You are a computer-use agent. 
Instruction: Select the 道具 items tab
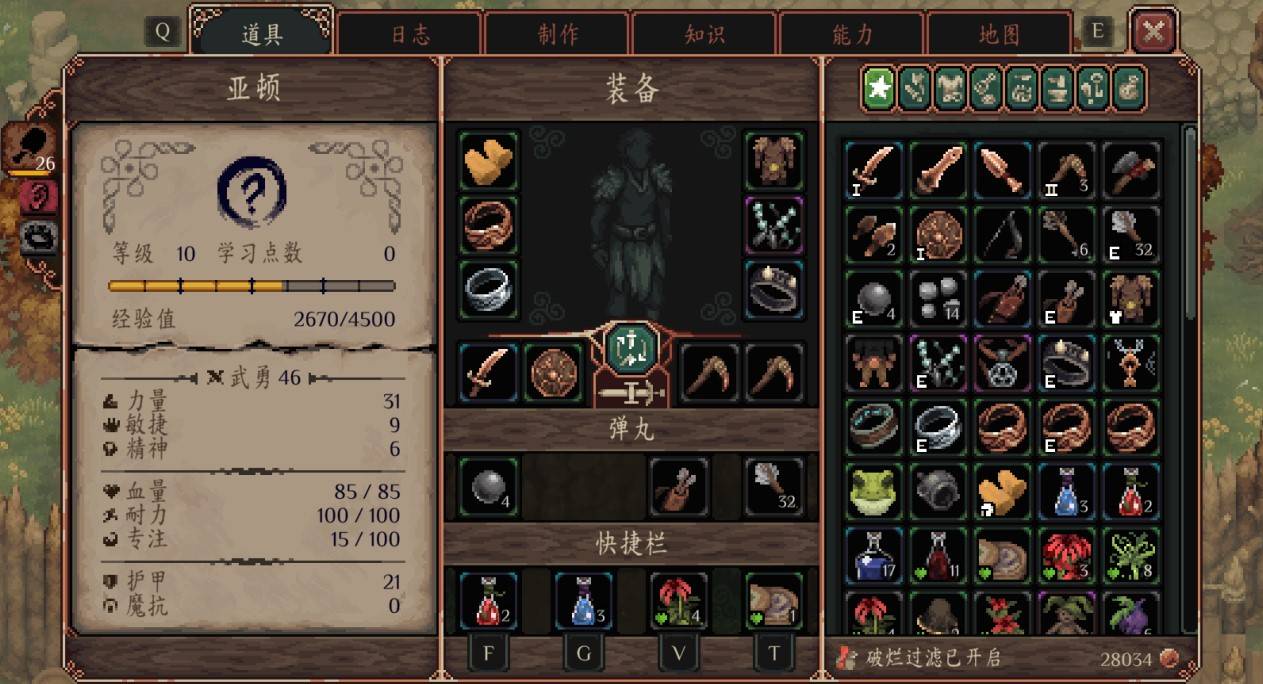tap(263, 34)
